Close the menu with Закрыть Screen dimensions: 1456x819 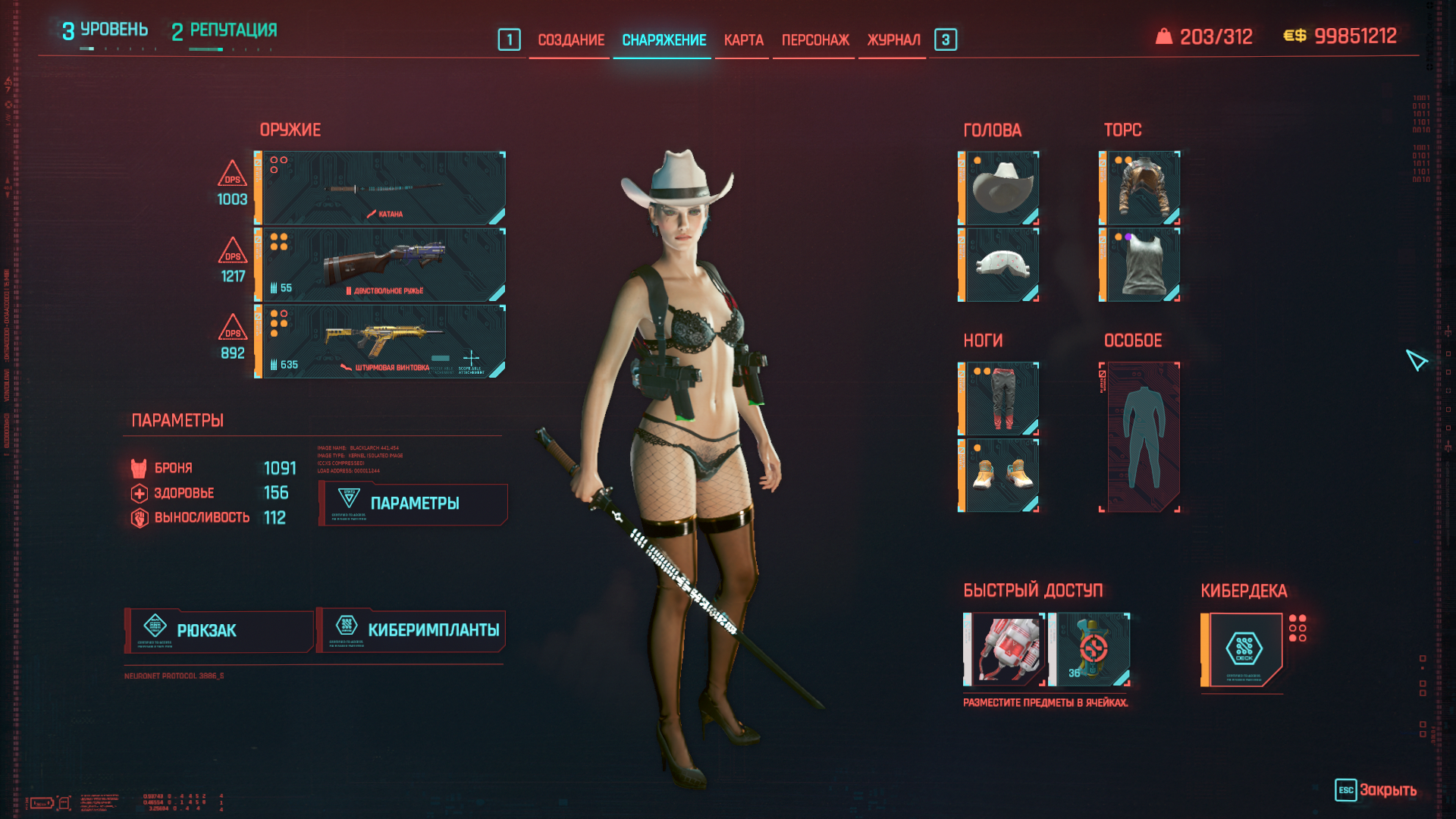(x=1376, y=790)
